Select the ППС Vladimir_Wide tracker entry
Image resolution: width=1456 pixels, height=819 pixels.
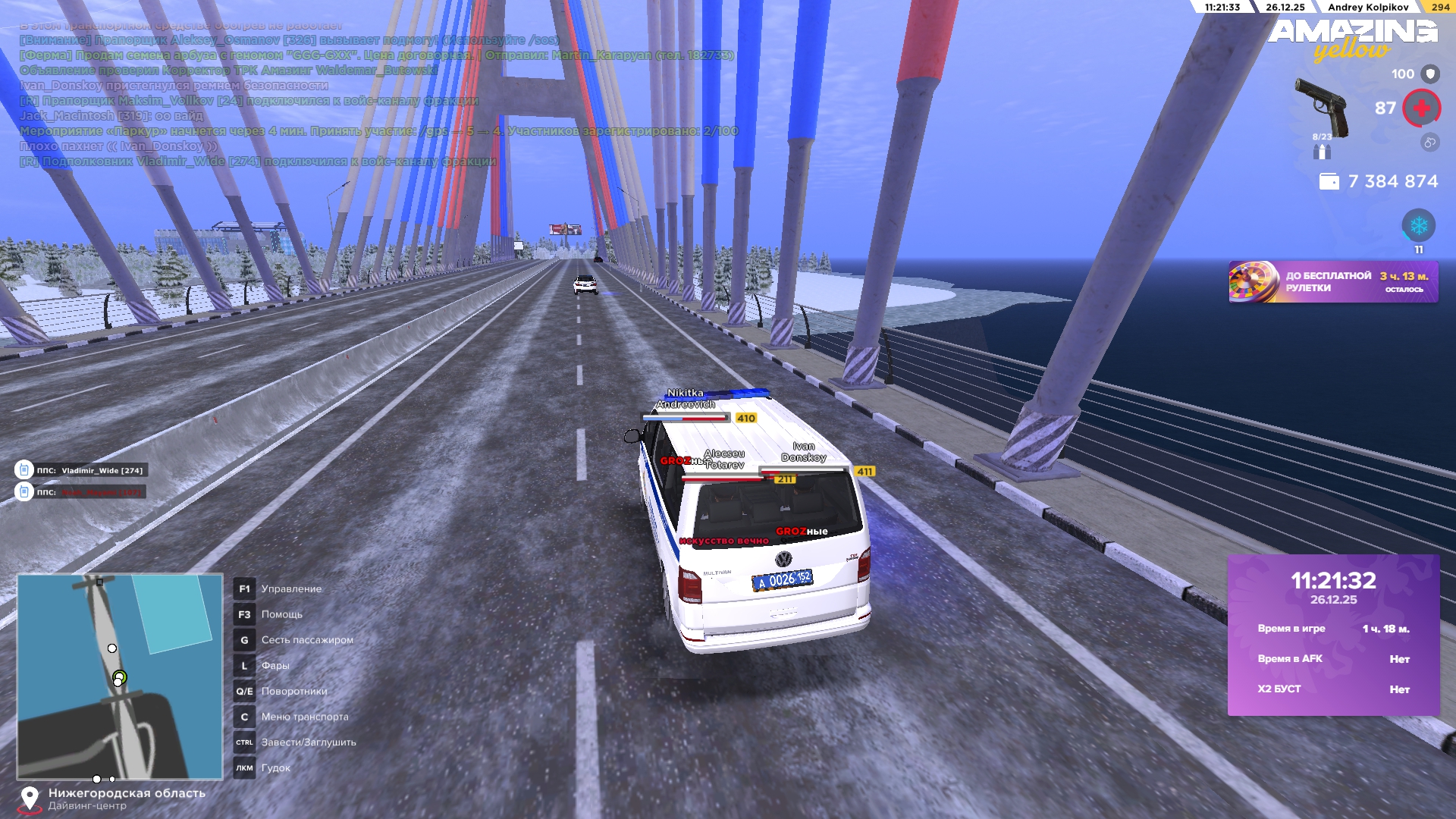click(x=81, y=470)
